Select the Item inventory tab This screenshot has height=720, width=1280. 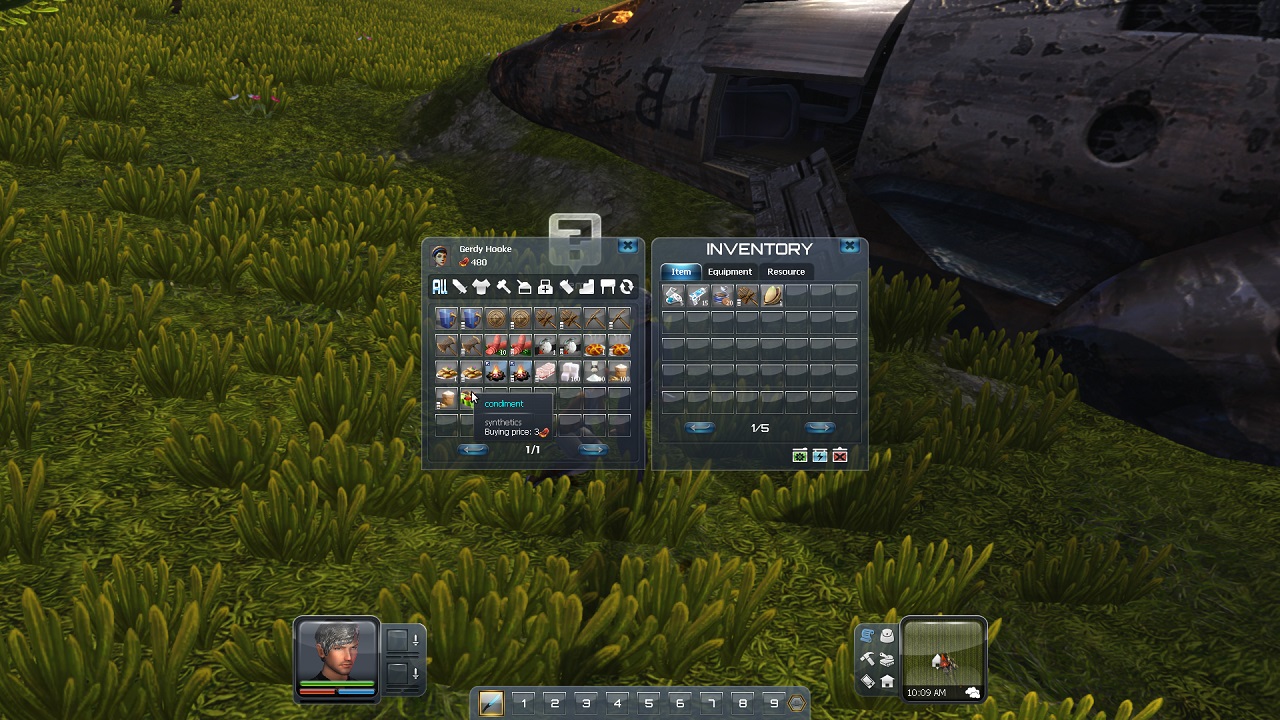(681, 272)
